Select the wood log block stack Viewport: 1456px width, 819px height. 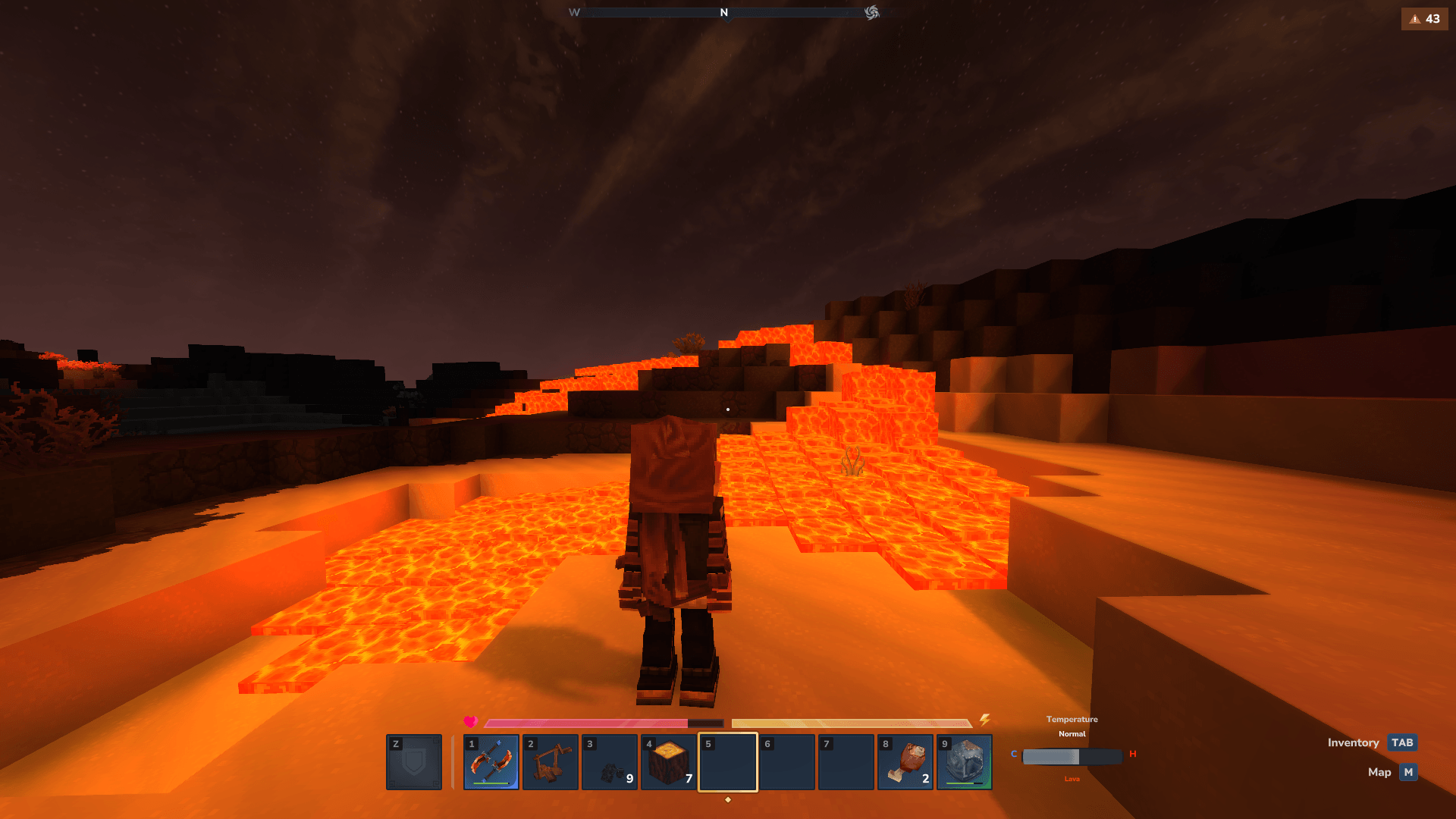click(669, 762)
